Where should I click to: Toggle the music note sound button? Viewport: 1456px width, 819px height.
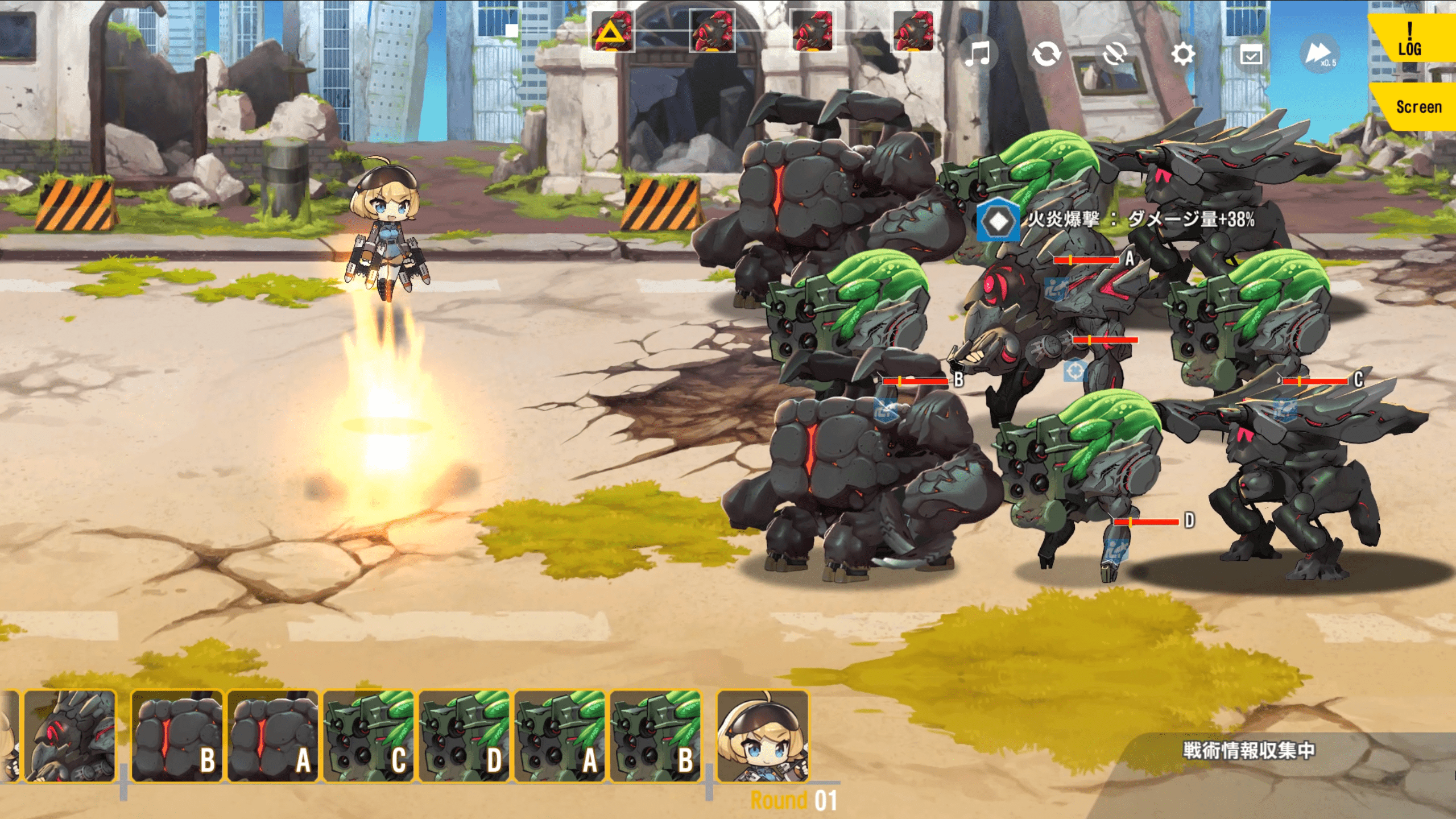coord(978,55)
